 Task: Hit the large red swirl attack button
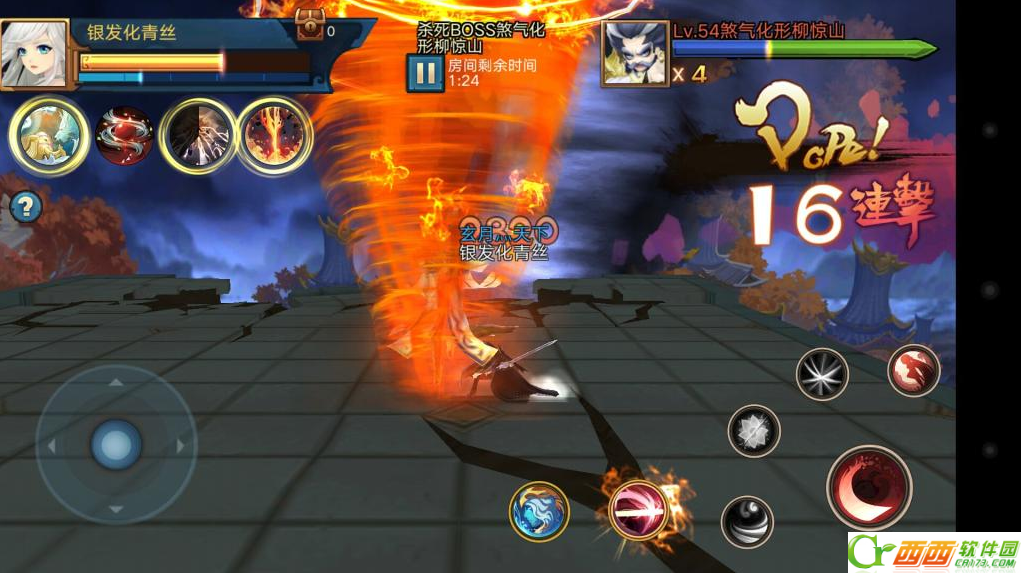point(869,488)
